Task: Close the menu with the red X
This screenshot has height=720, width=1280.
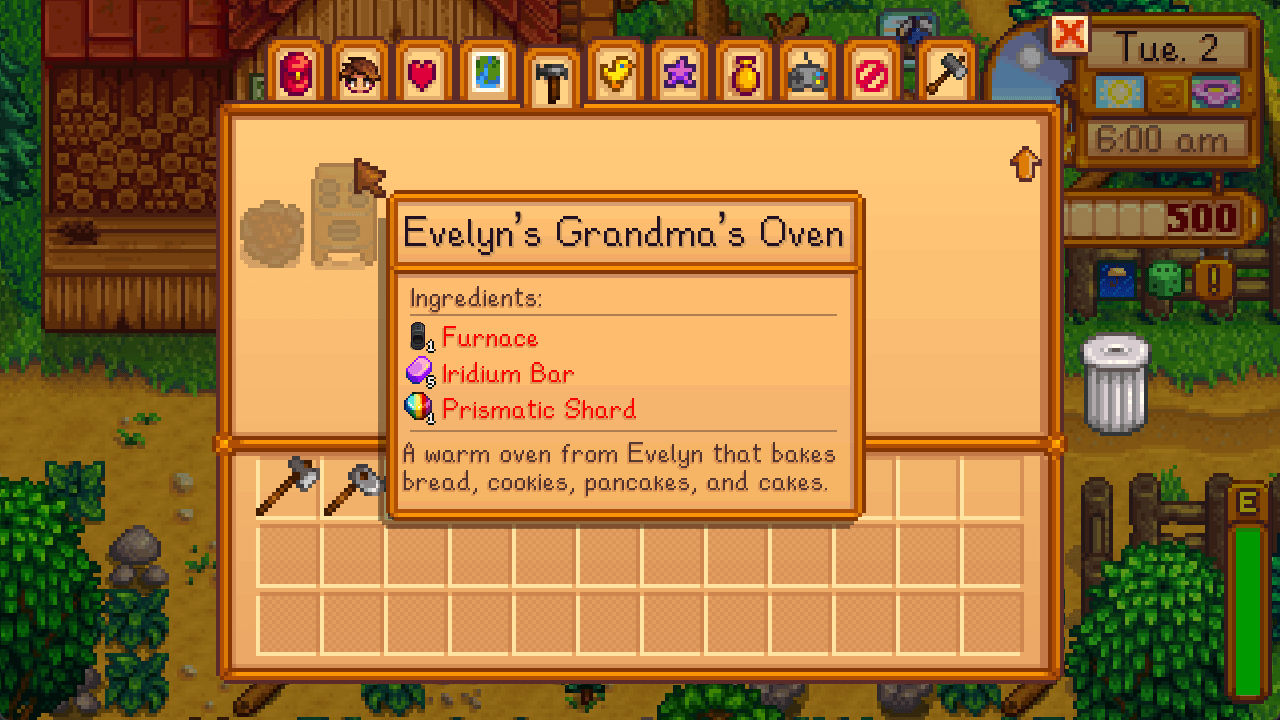Action: [x=1069, y=36]
